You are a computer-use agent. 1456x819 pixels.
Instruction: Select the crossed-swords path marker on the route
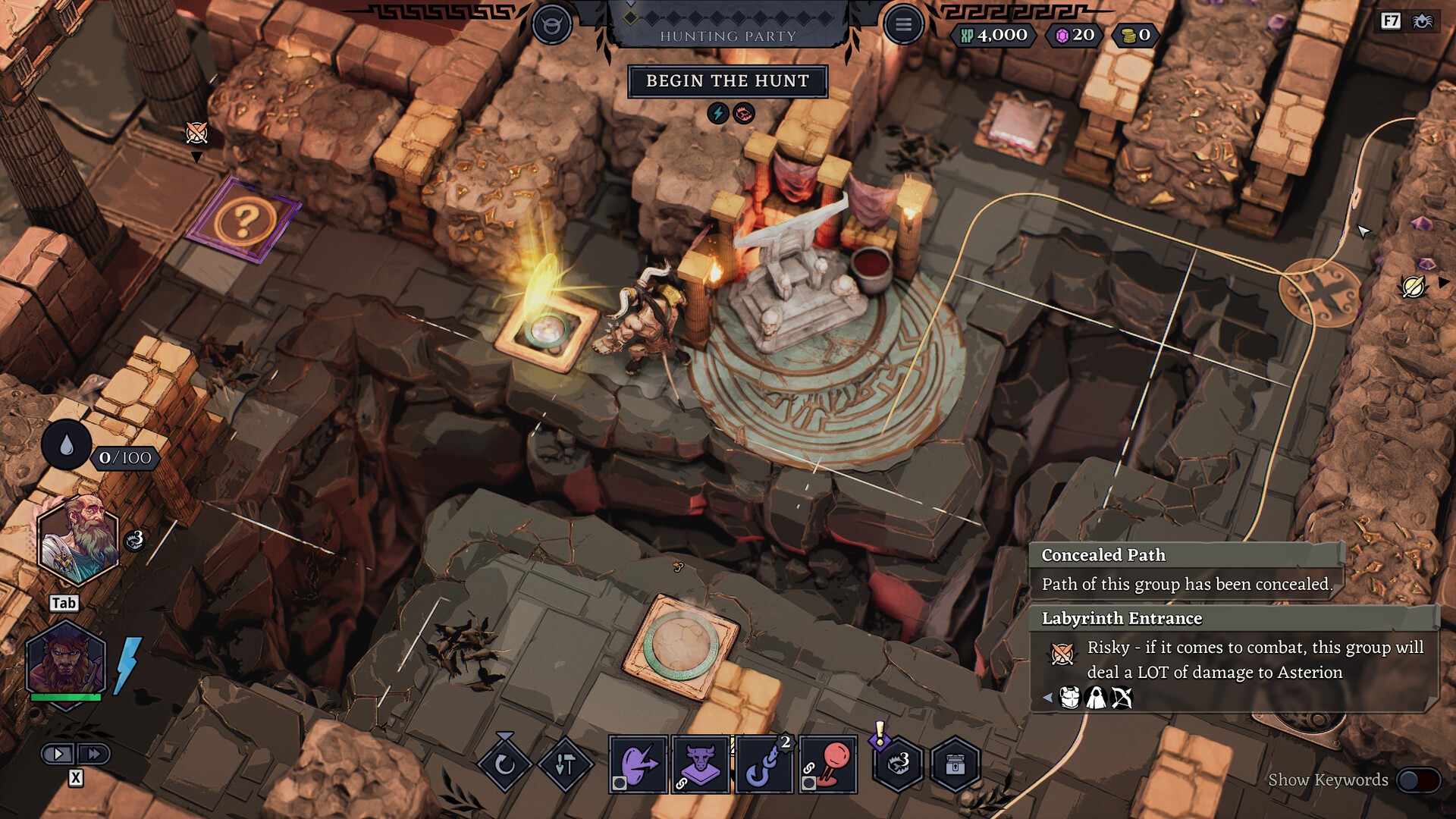[1319, 291]
